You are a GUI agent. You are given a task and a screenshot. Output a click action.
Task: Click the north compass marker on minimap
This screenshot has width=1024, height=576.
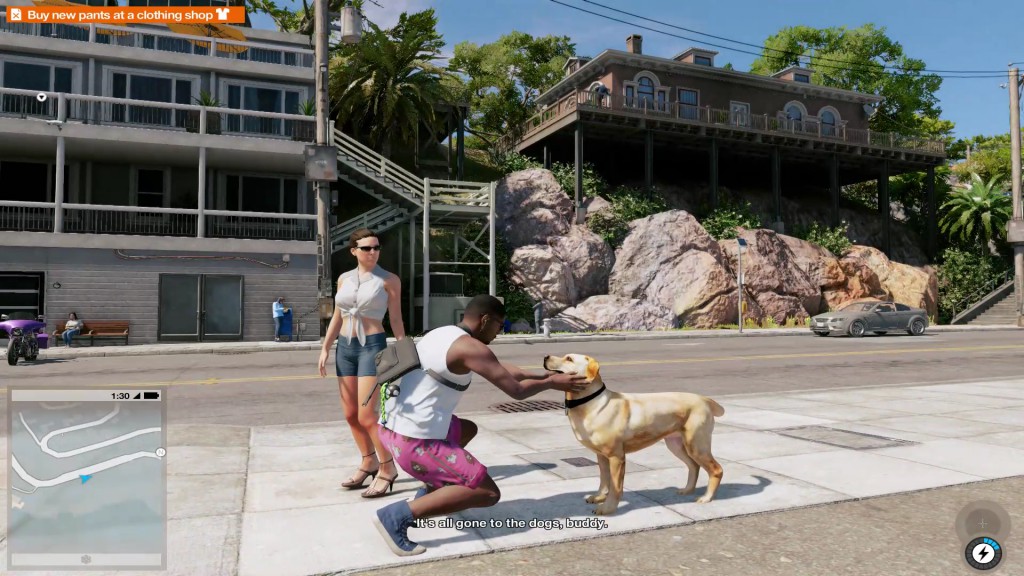(x=160, y=453)
